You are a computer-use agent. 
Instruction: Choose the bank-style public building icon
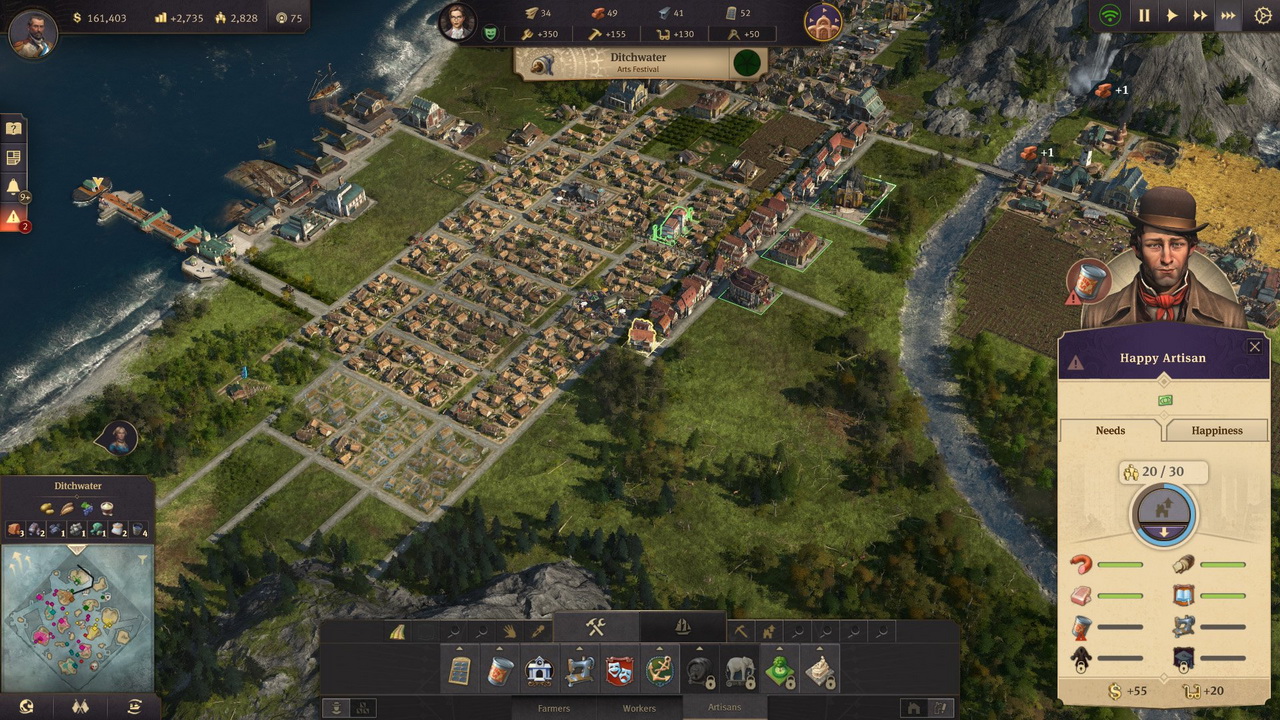pos(540,671)
